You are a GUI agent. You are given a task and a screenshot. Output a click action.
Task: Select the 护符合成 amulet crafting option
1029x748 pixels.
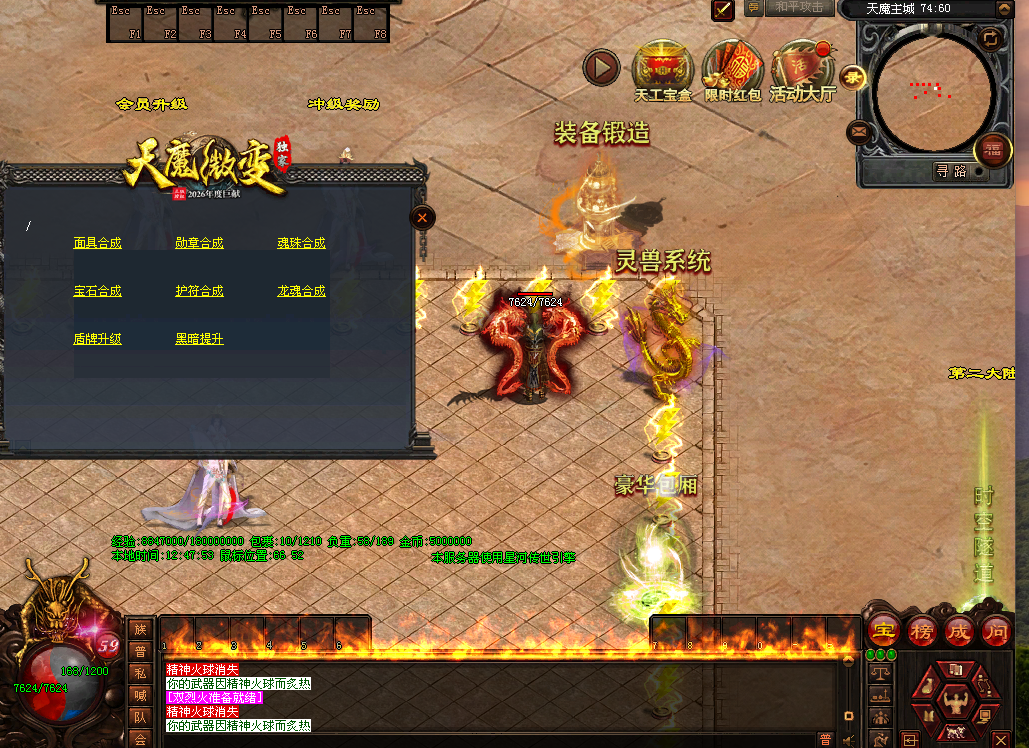[x=199, y=291]
